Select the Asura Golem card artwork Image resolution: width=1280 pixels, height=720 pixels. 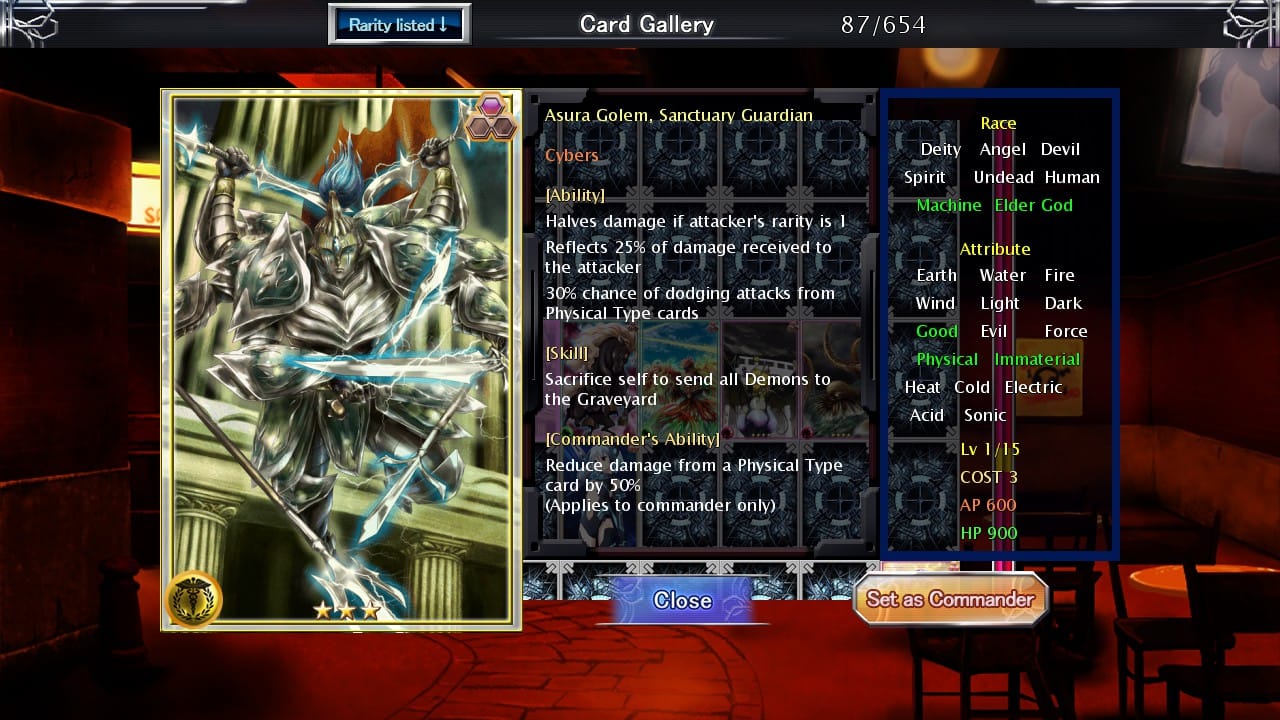pyautogui.click(x=340, y=360)
